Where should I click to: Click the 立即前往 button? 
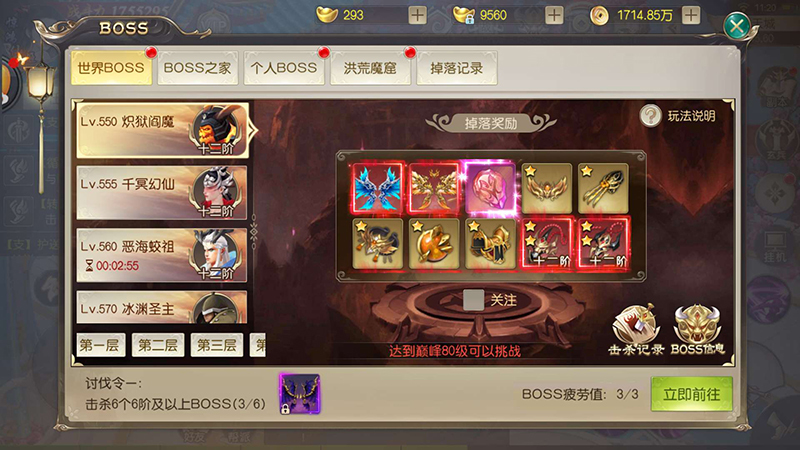pyautogui.click(x=691, y=394)
